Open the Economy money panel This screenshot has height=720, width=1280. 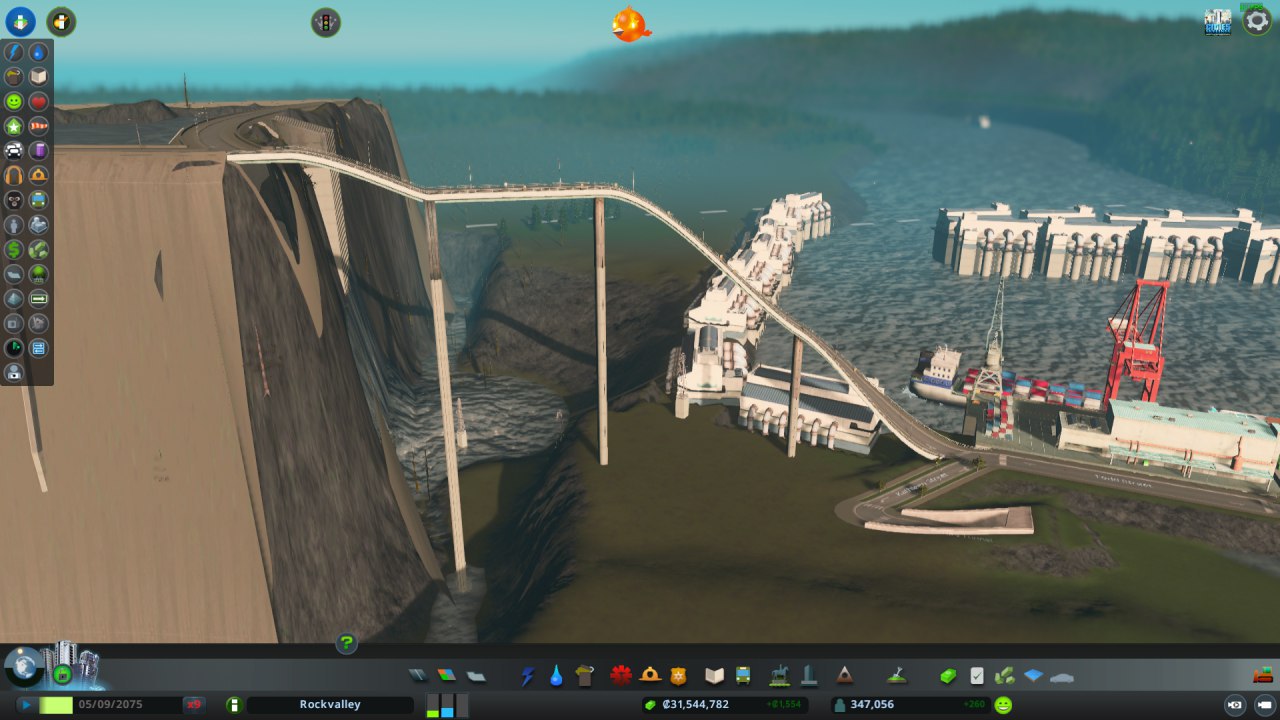[948, 676]
